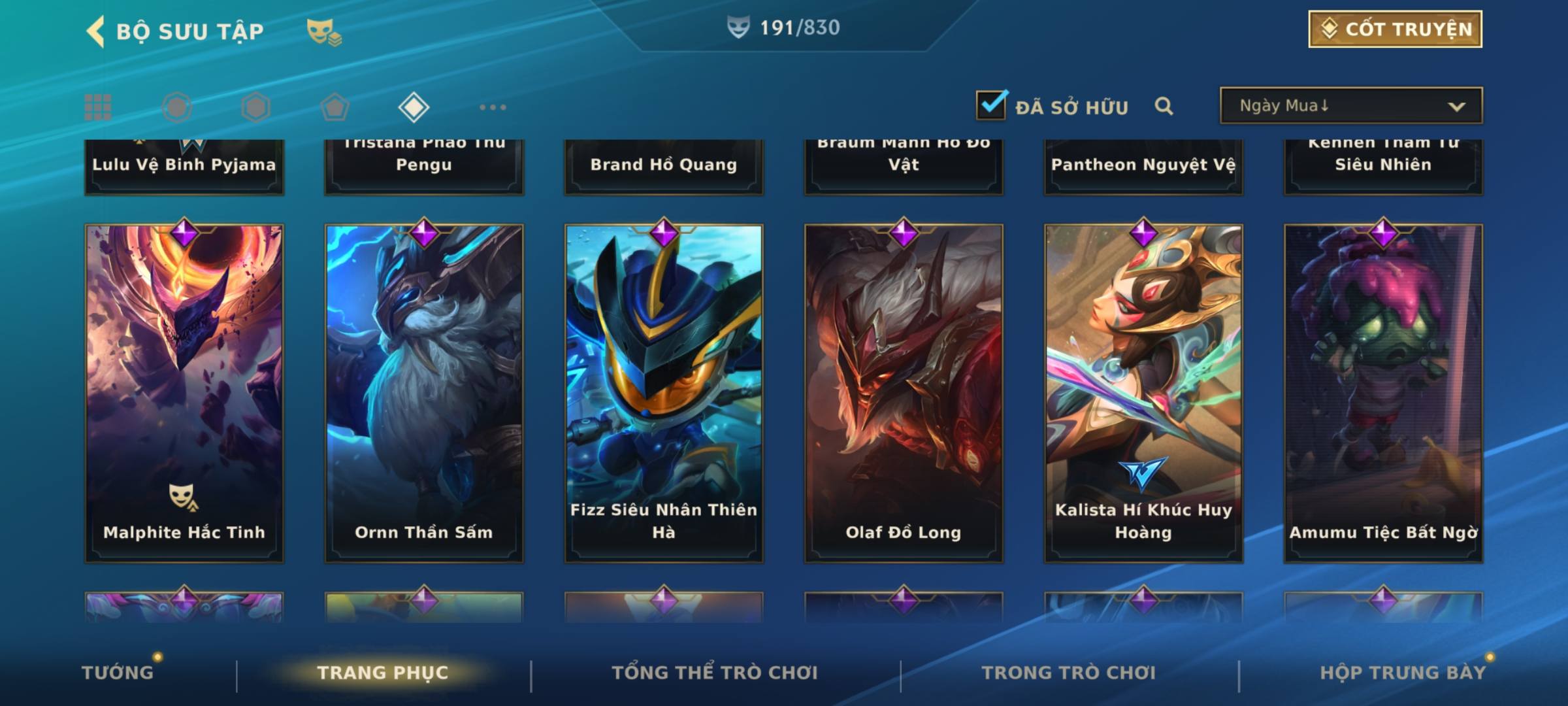Open the skin search magnifier
Viewport: 1568px width, 706px height.
tap(1164, 106)
